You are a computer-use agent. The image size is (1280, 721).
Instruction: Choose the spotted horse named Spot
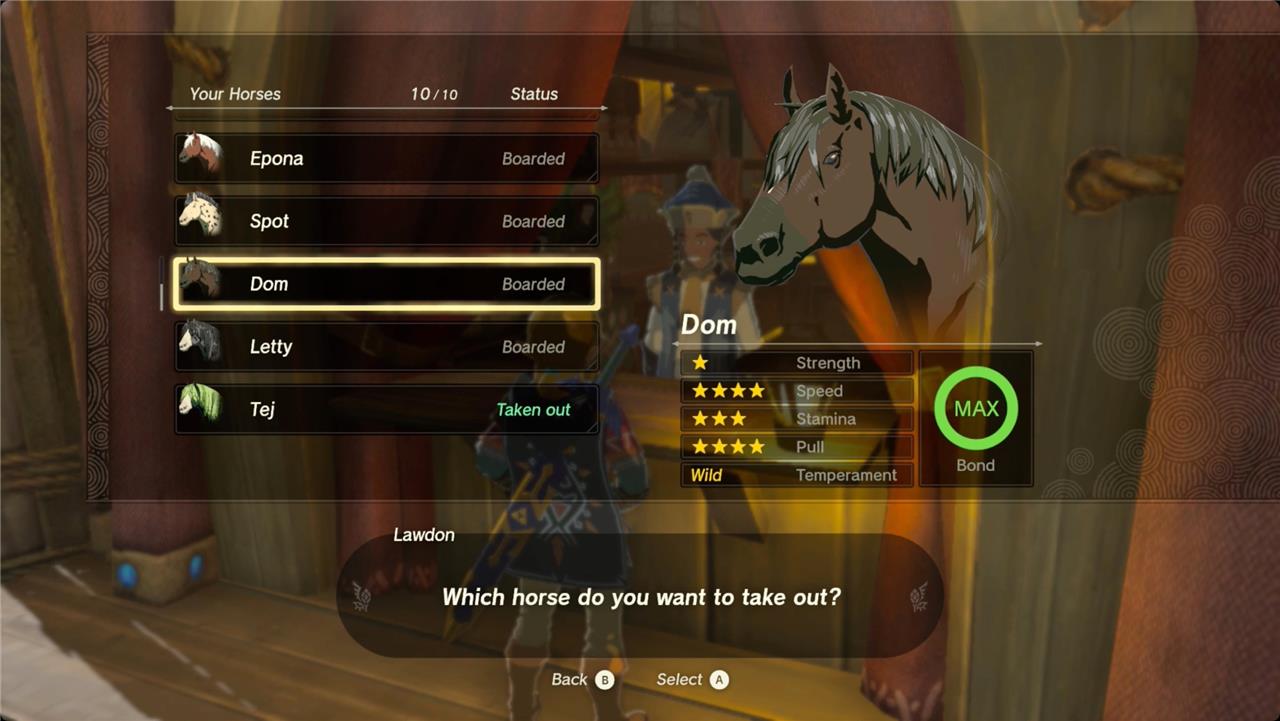[x=387, y=221]
